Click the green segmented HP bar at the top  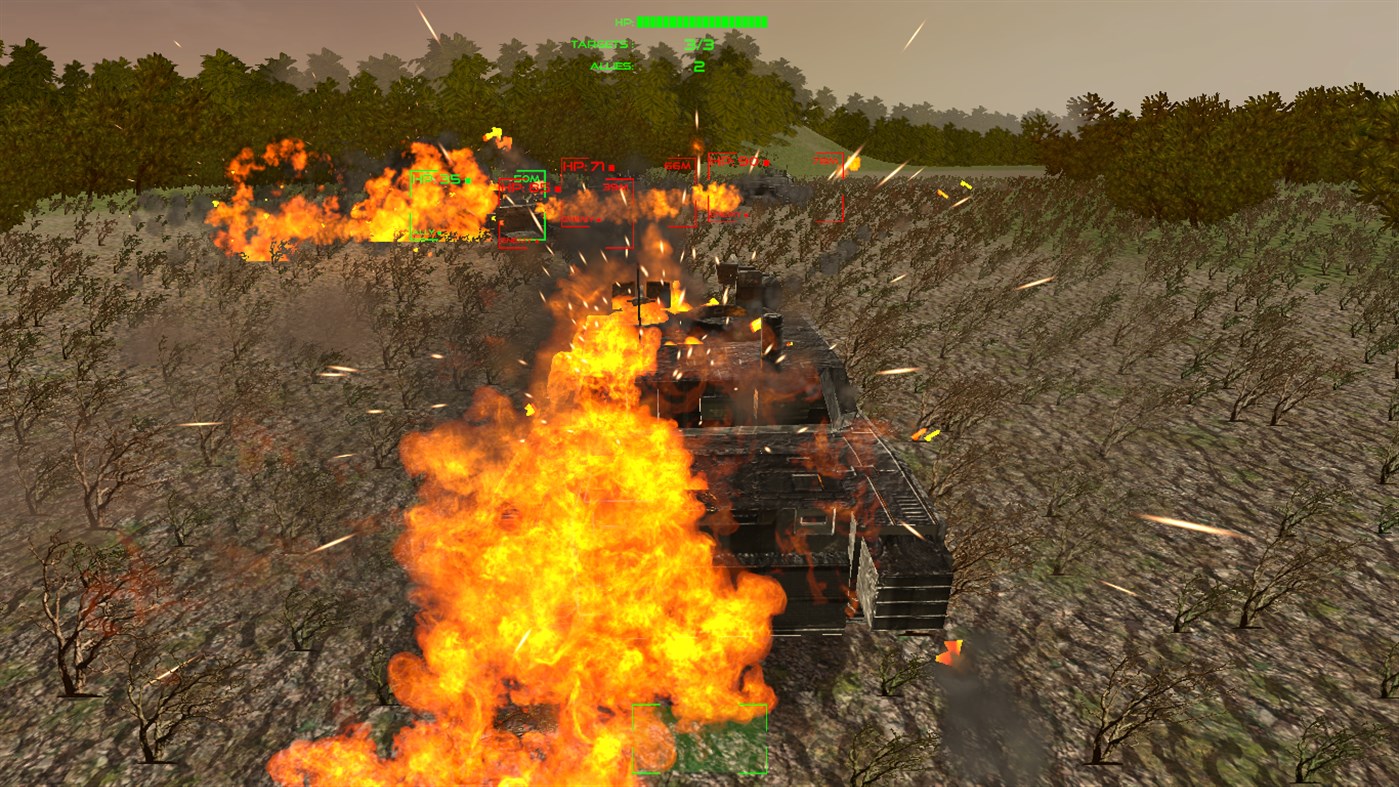700,22
